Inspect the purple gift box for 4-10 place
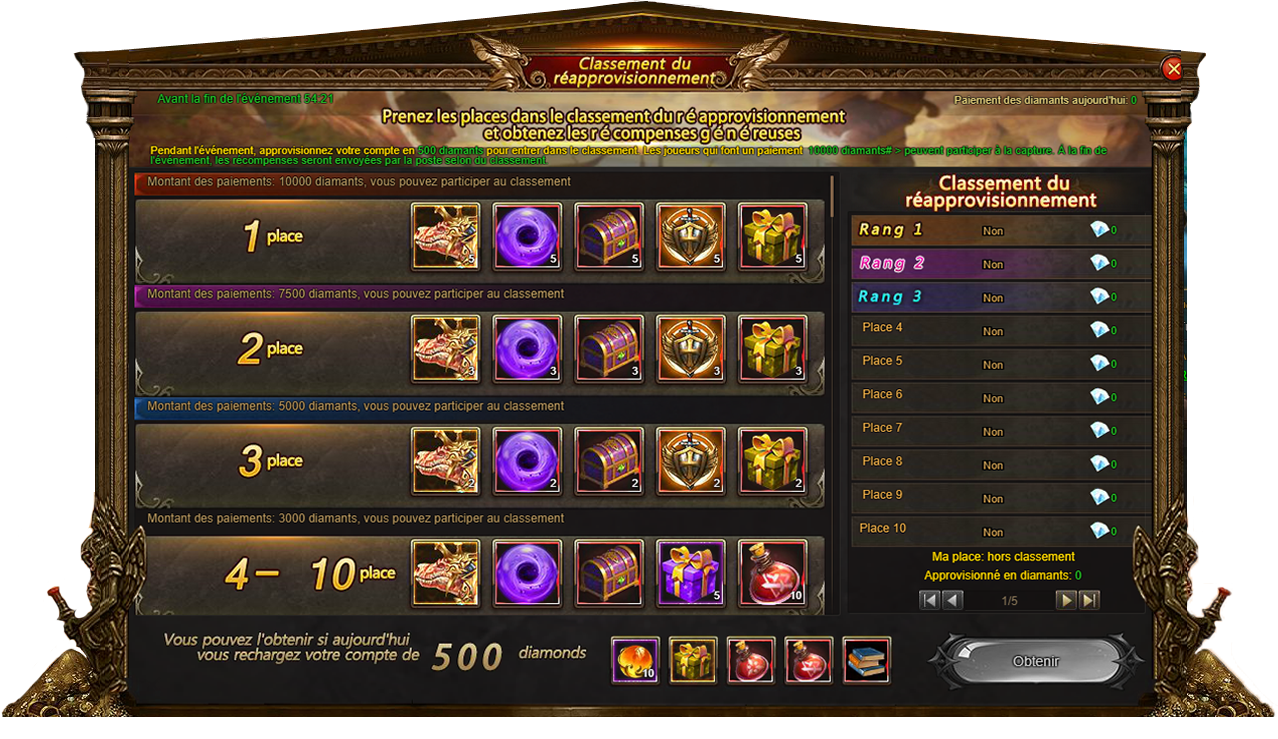Screen dimensions: 1278x739 [x=691, y=573]
